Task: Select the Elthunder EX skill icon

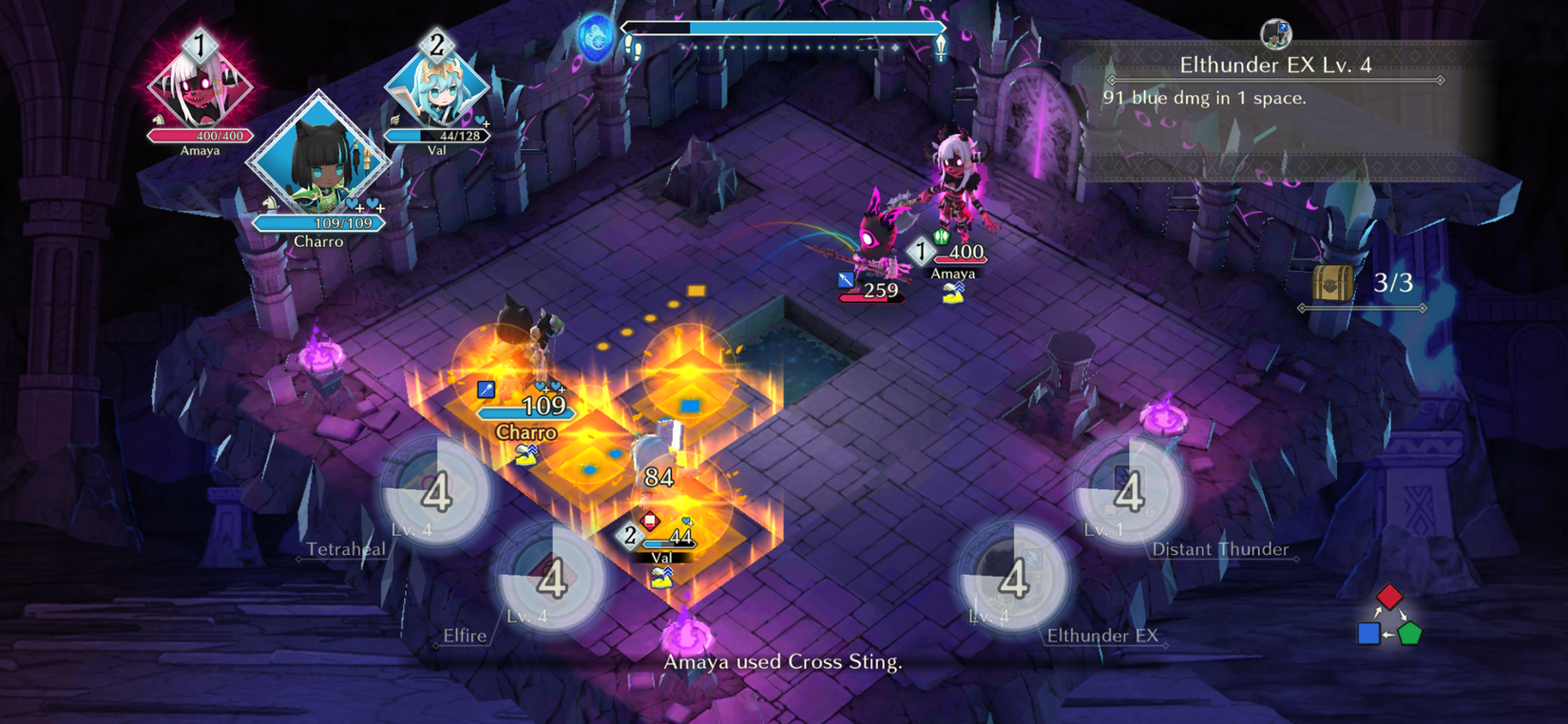Action: 1012,581
